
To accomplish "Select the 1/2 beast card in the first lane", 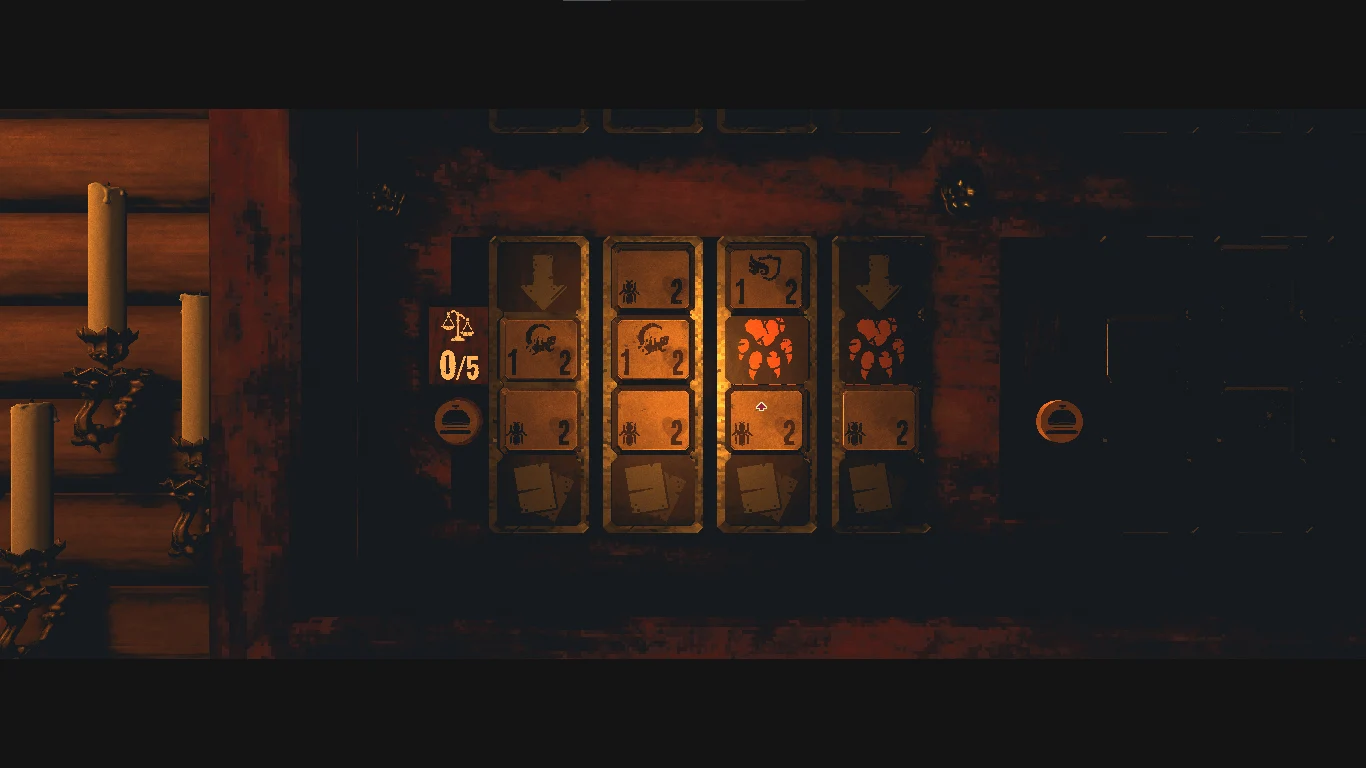I will tap(540, 351).
